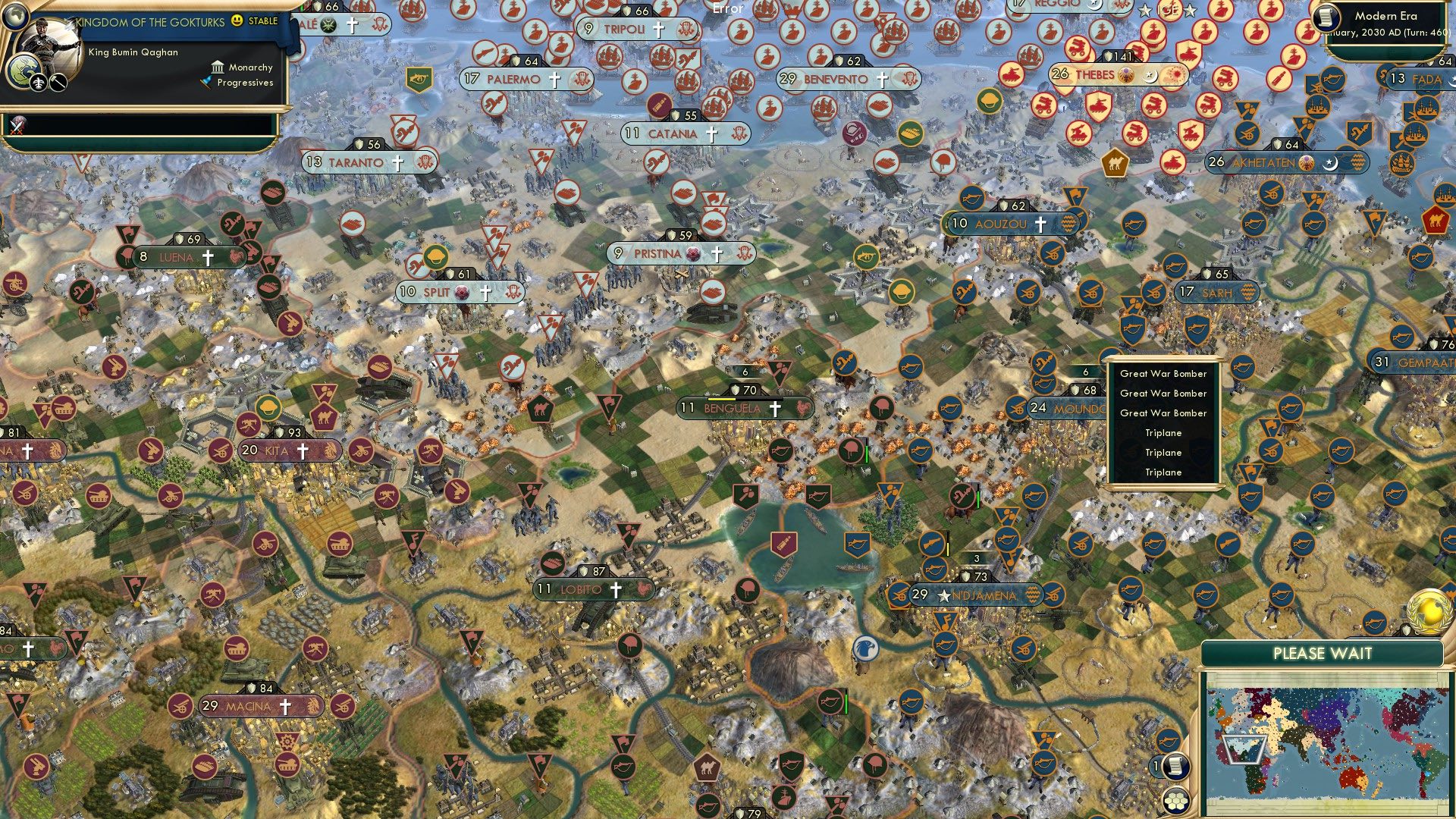Open the city view for Tripoli

click(x=626, y=30)
